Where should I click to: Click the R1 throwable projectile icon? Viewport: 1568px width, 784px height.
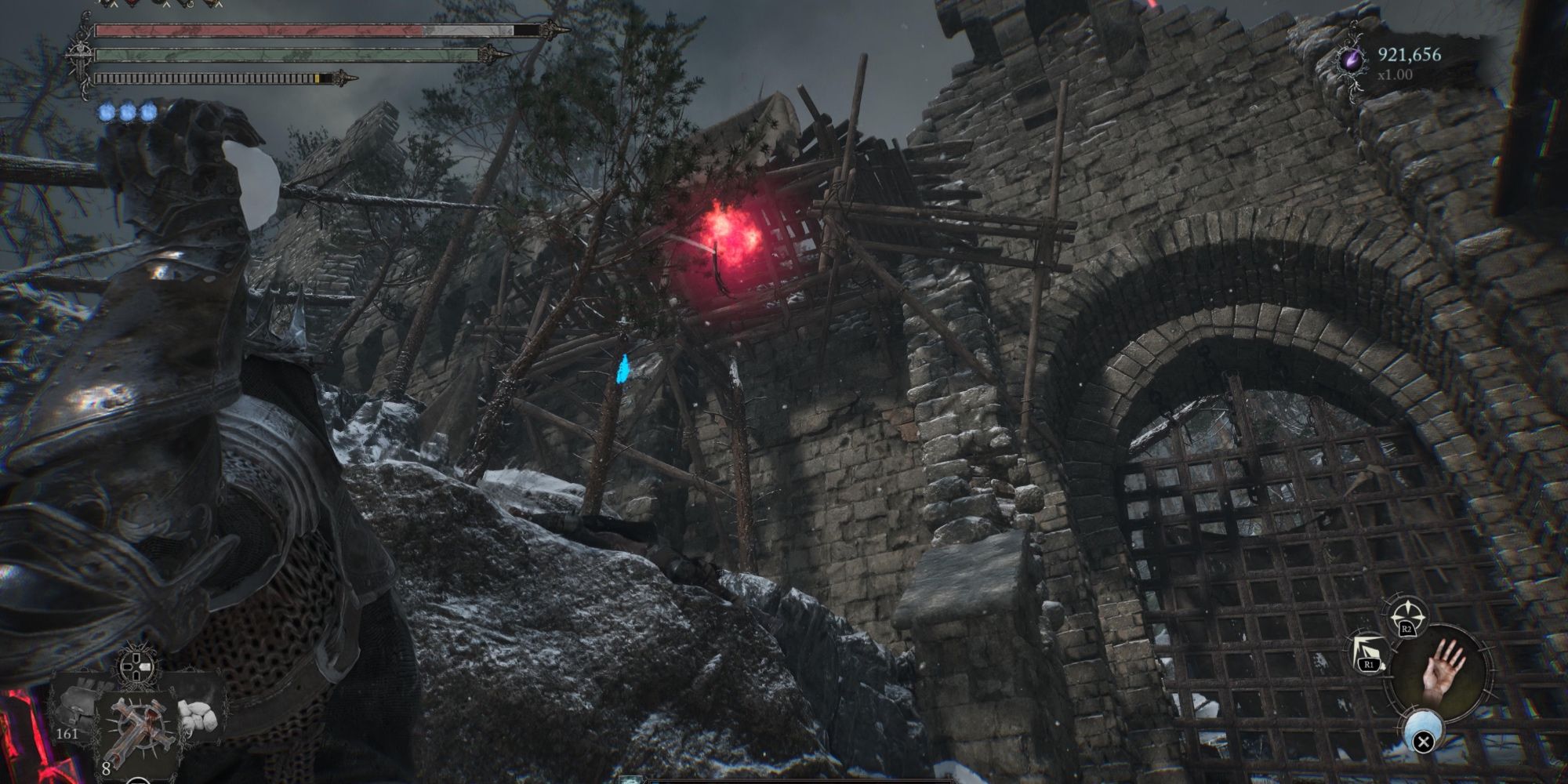(x=1367, y=653)
